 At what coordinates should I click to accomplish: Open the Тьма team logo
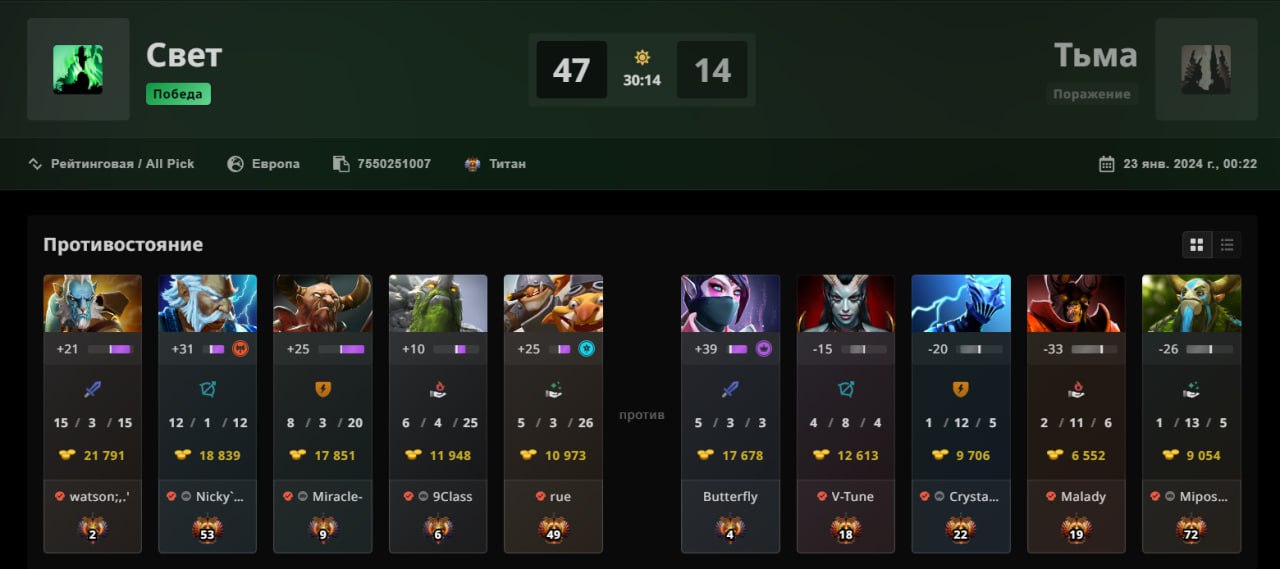[1205, 69]
